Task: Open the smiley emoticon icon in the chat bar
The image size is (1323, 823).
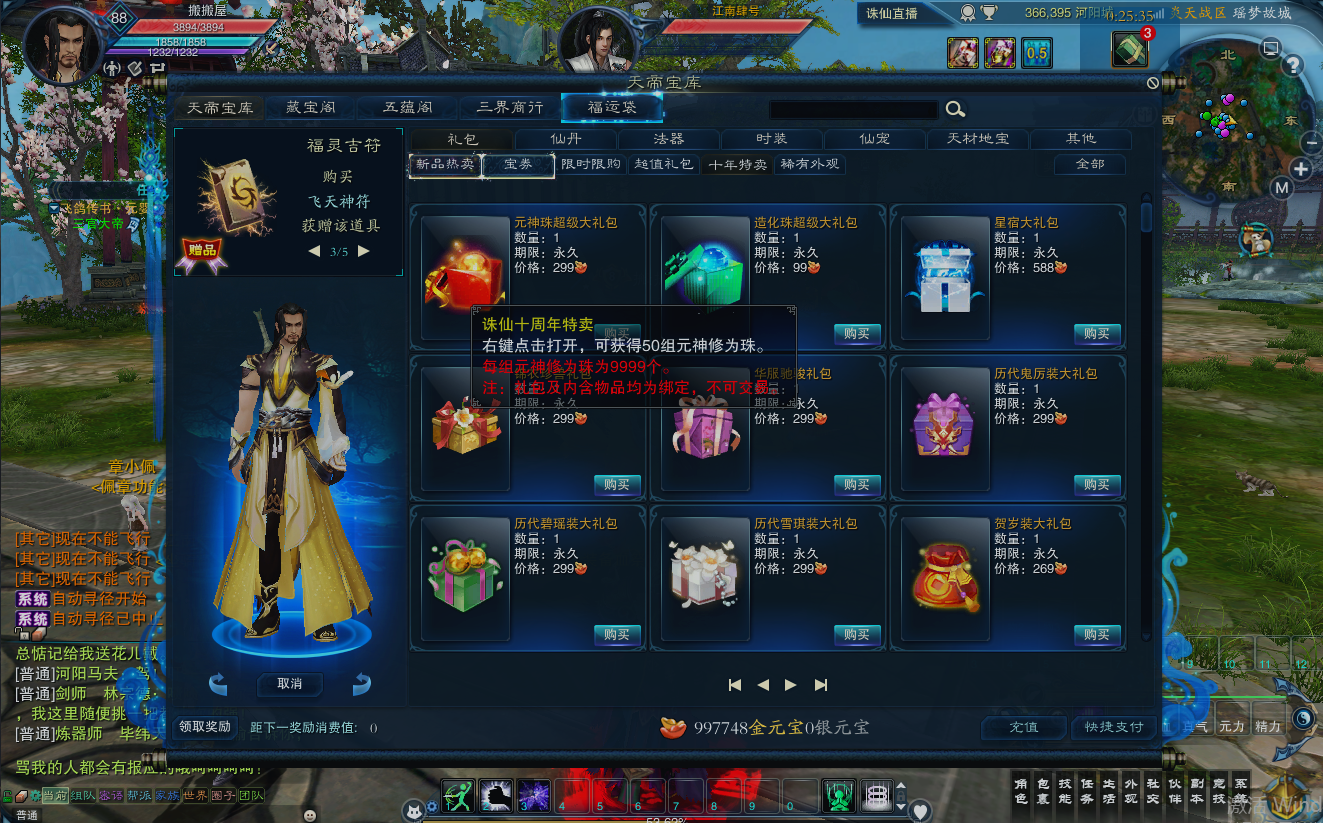Action: 310,816
